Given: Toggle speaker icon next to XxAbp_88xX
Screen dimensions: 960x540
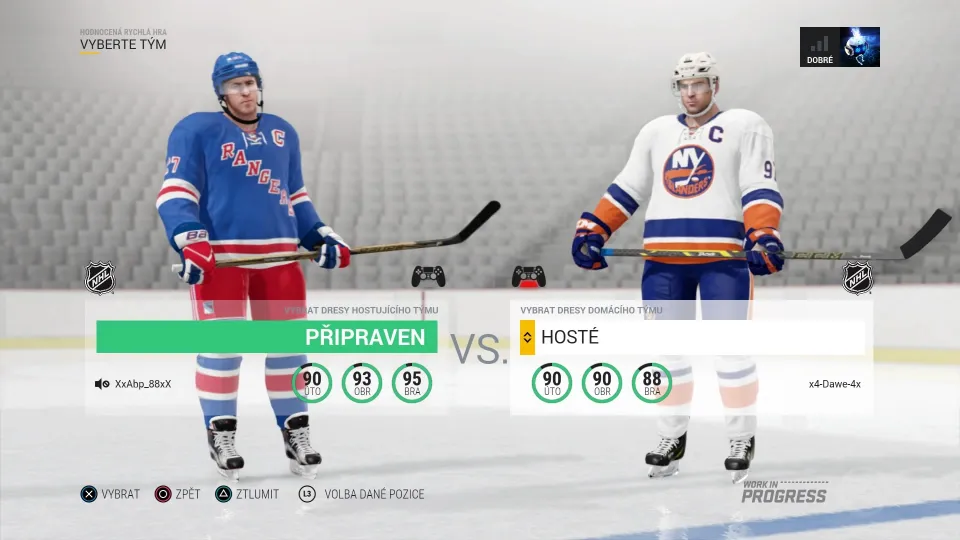Looking at the screenshot, I should (102, 384).
